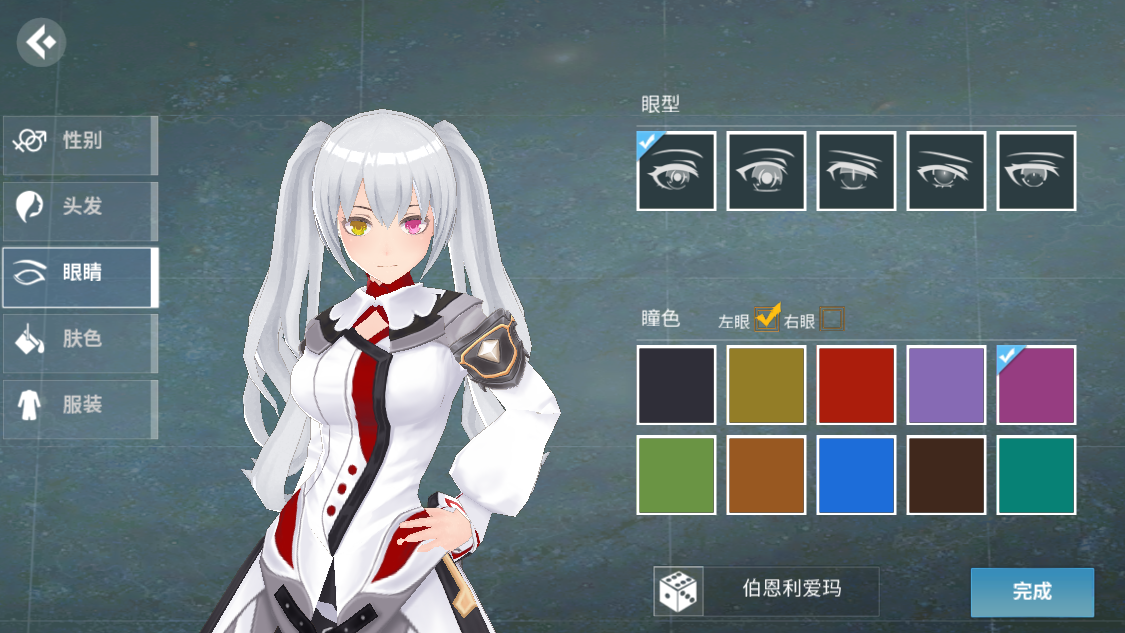The height and width of the screenshot is (633, 1125).
Task: Confirm character with the 完成 button
Action: click(x=1032, y=592)
